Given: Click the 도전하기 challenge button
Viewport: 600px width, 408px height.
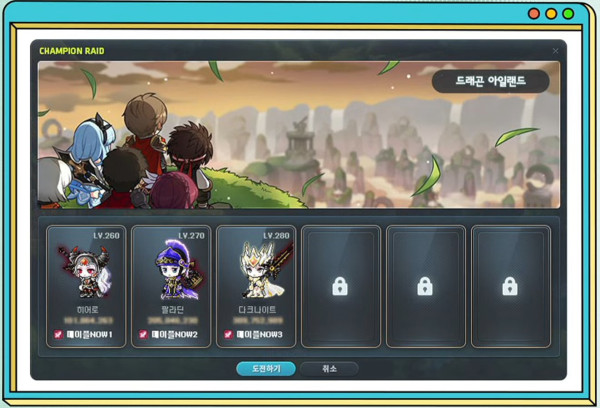Looking at the screenshot, I should [x=265, y=369].
